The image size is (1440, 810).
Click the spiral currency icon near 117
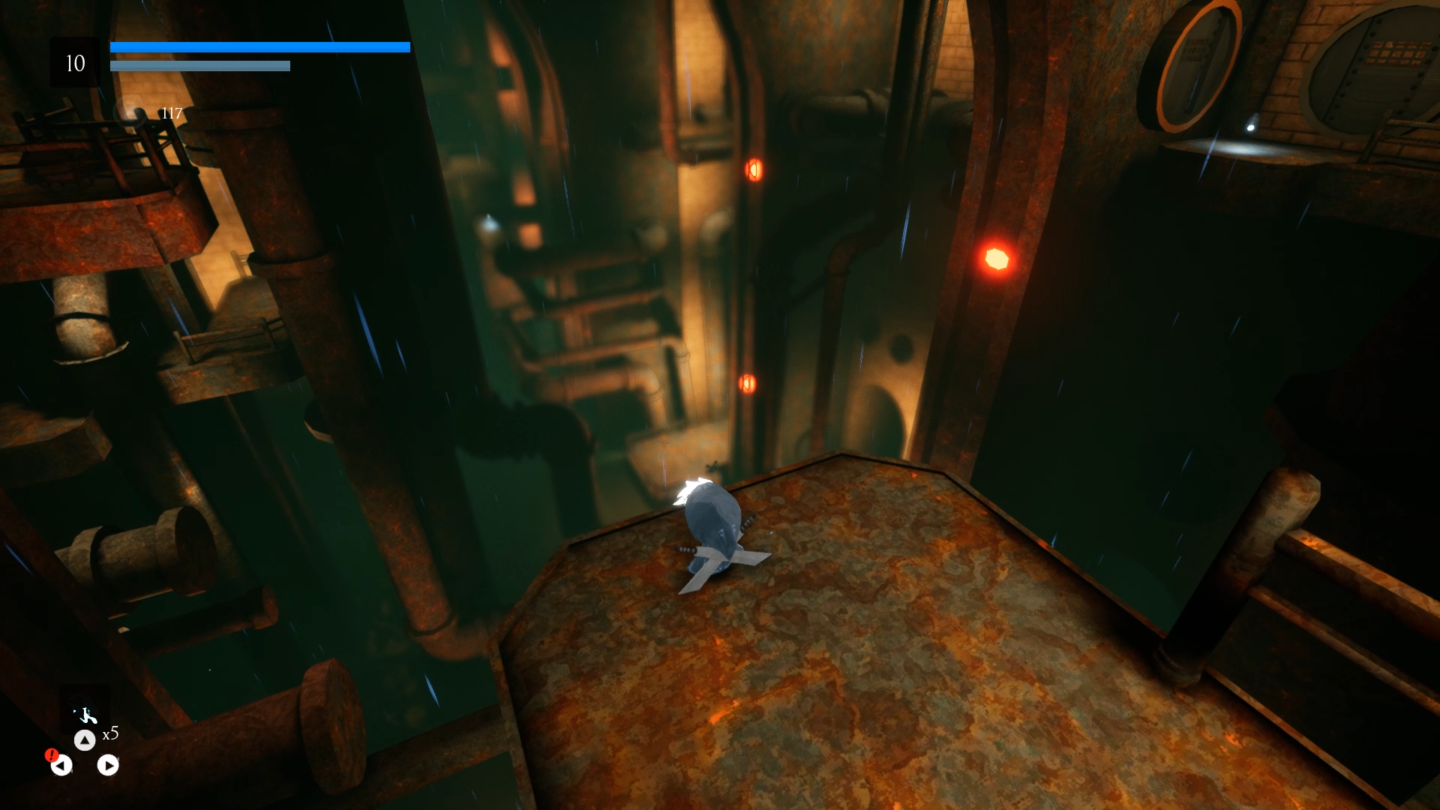pyautogui.click(x=128, y=114)
